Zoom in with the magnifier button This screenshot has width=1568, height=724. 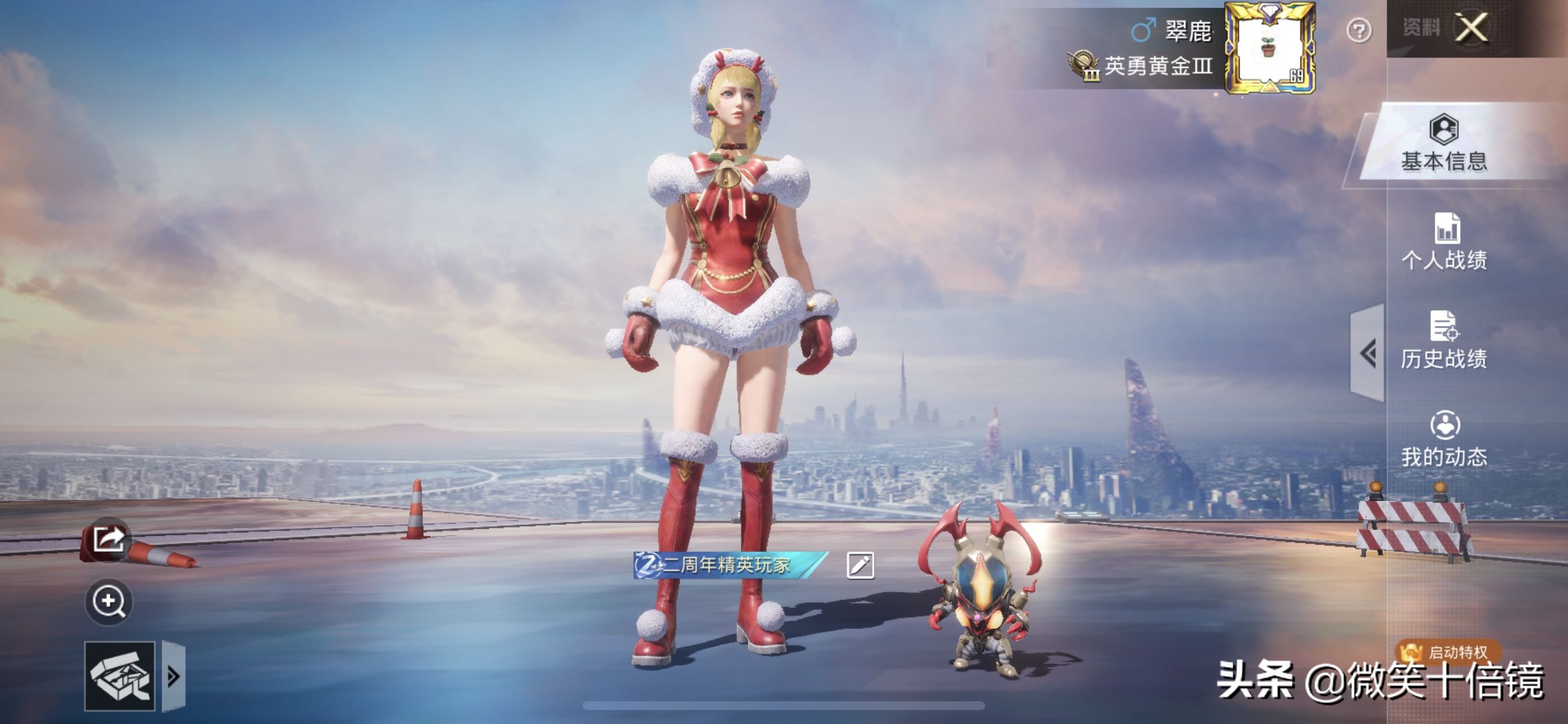(108, 601)
